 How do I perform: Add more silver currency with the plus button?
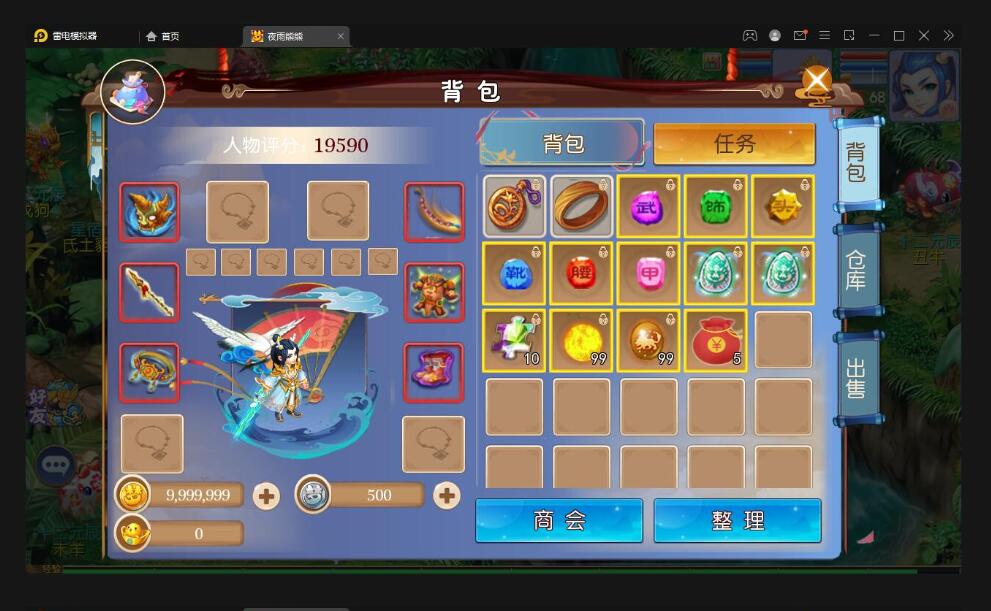tap(446, 495)
